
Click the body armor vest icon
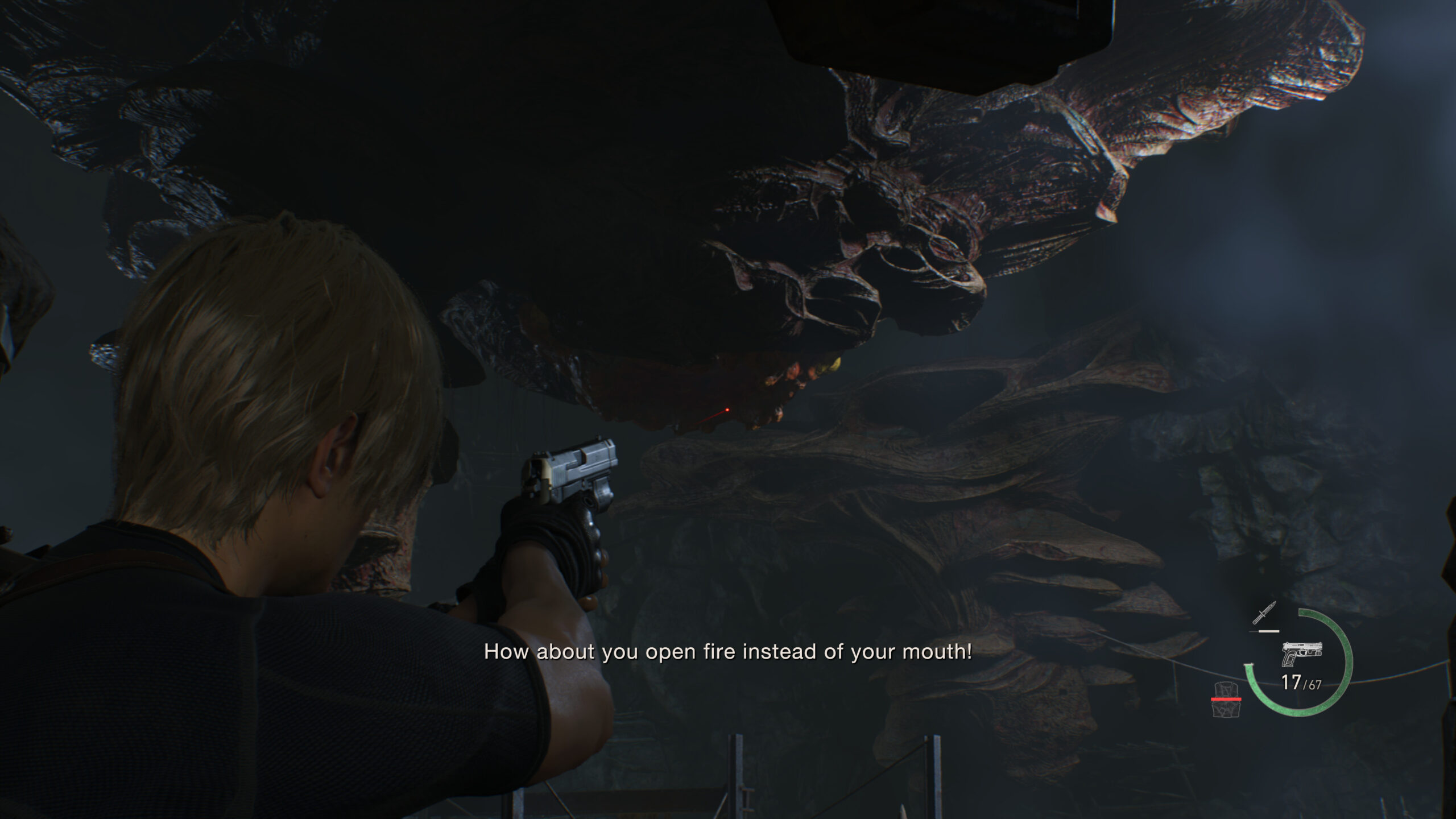(1226, 700)
